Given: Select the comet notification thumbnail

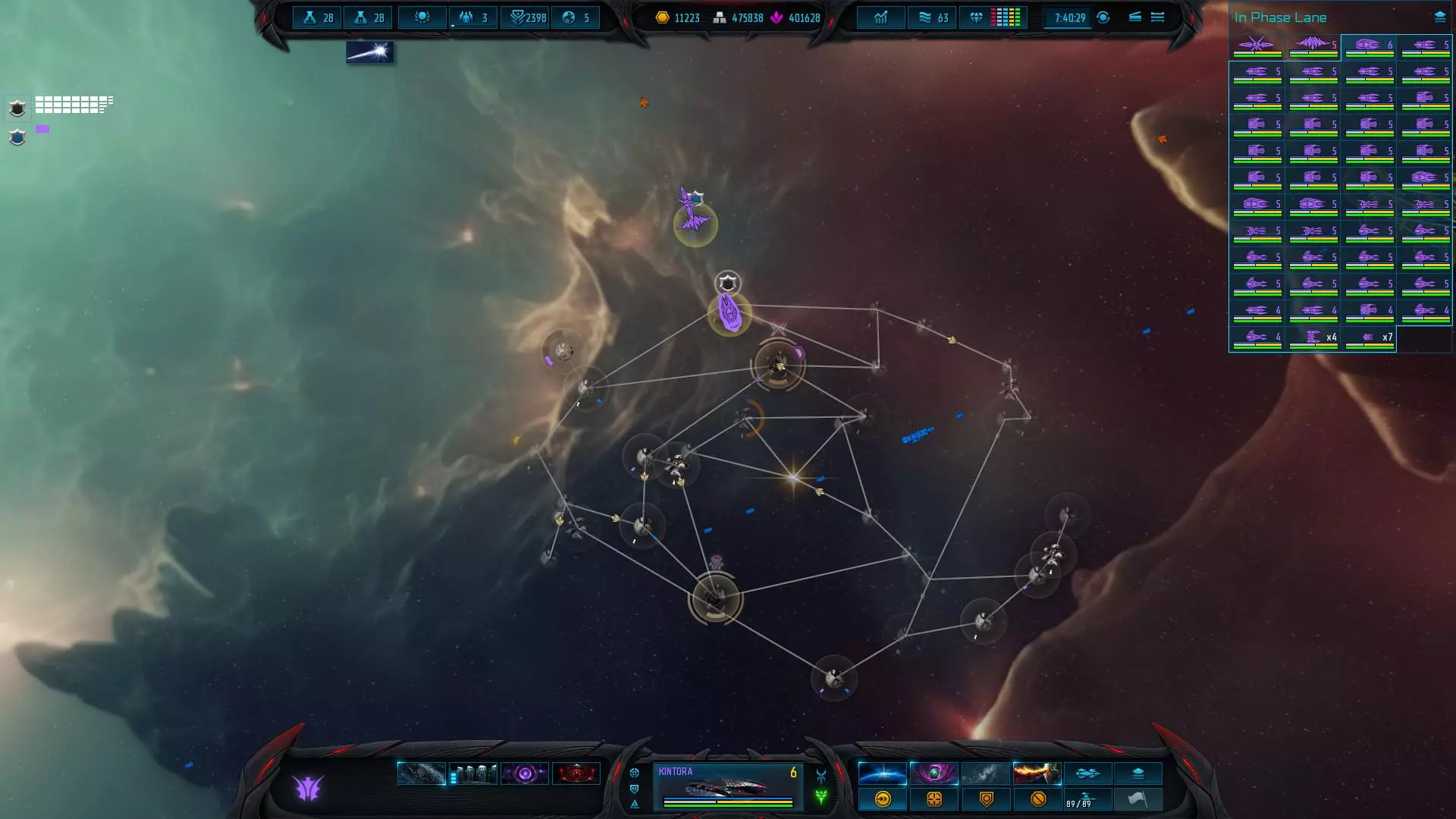Looking at the screenshot, I should point(369,52).
